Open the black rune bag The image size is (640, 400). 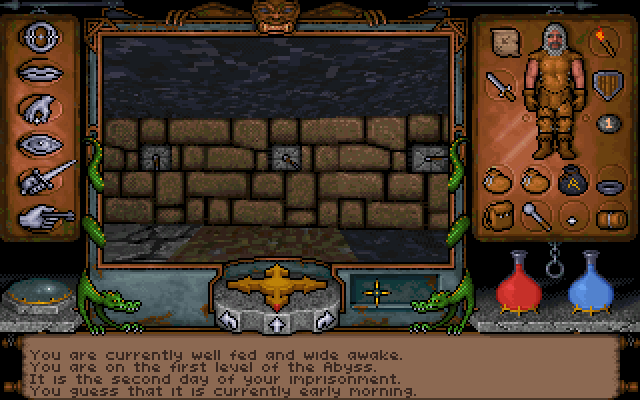click(x=571, y=181)
